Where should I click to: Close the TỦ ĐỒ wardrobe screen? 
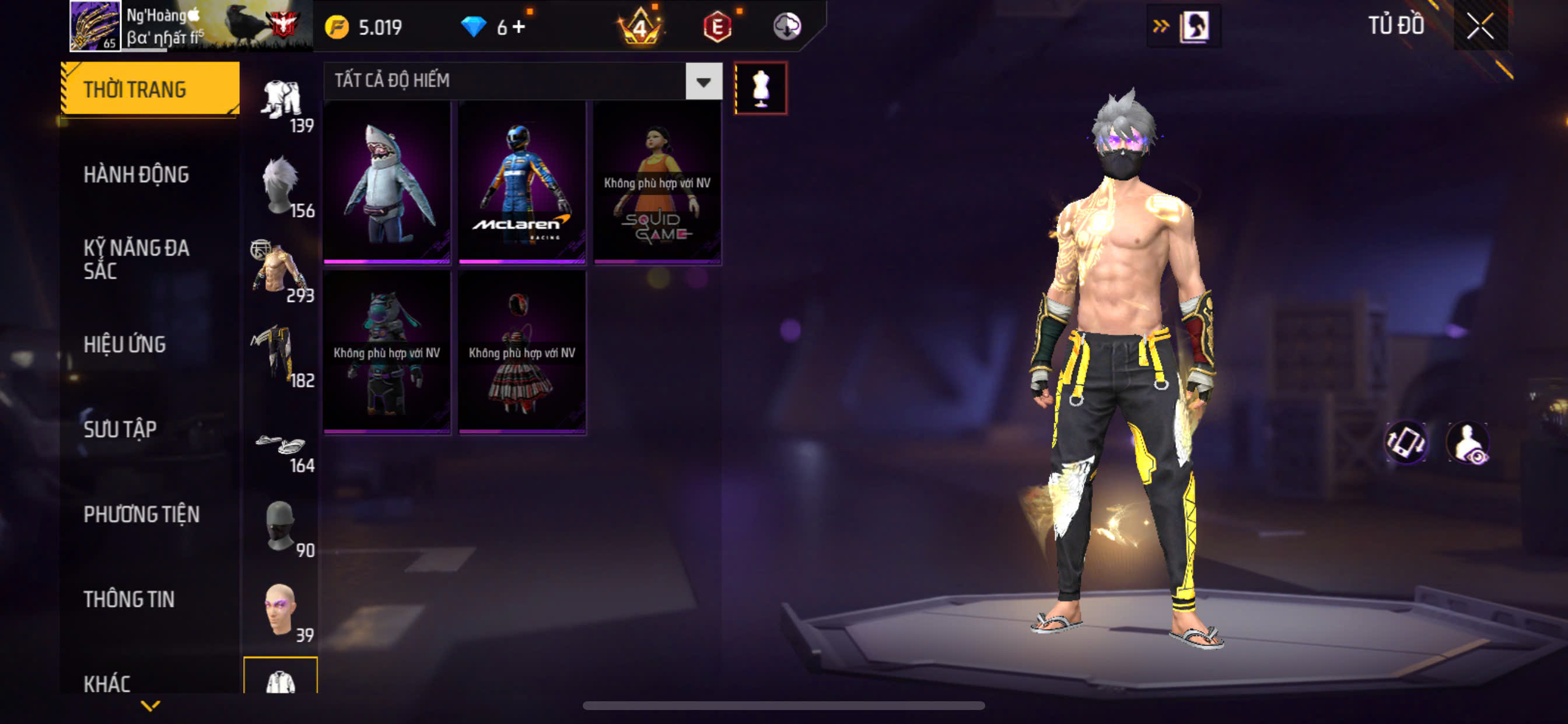[x=1480, y=26]
